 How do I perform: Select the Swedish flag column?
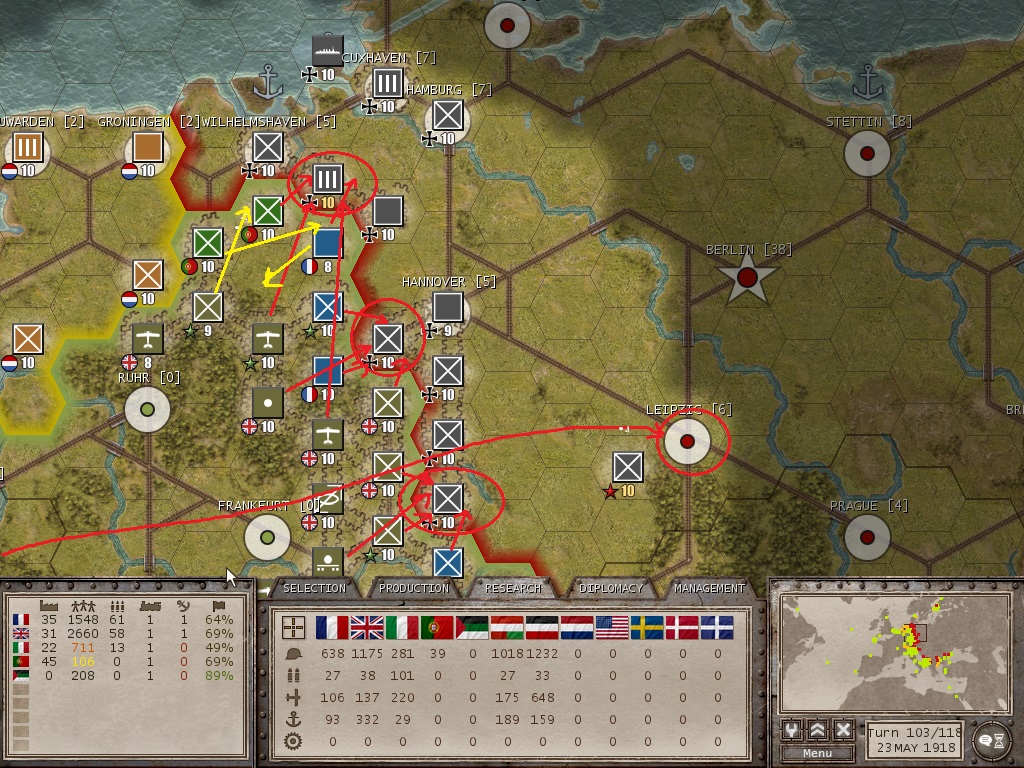647,627
